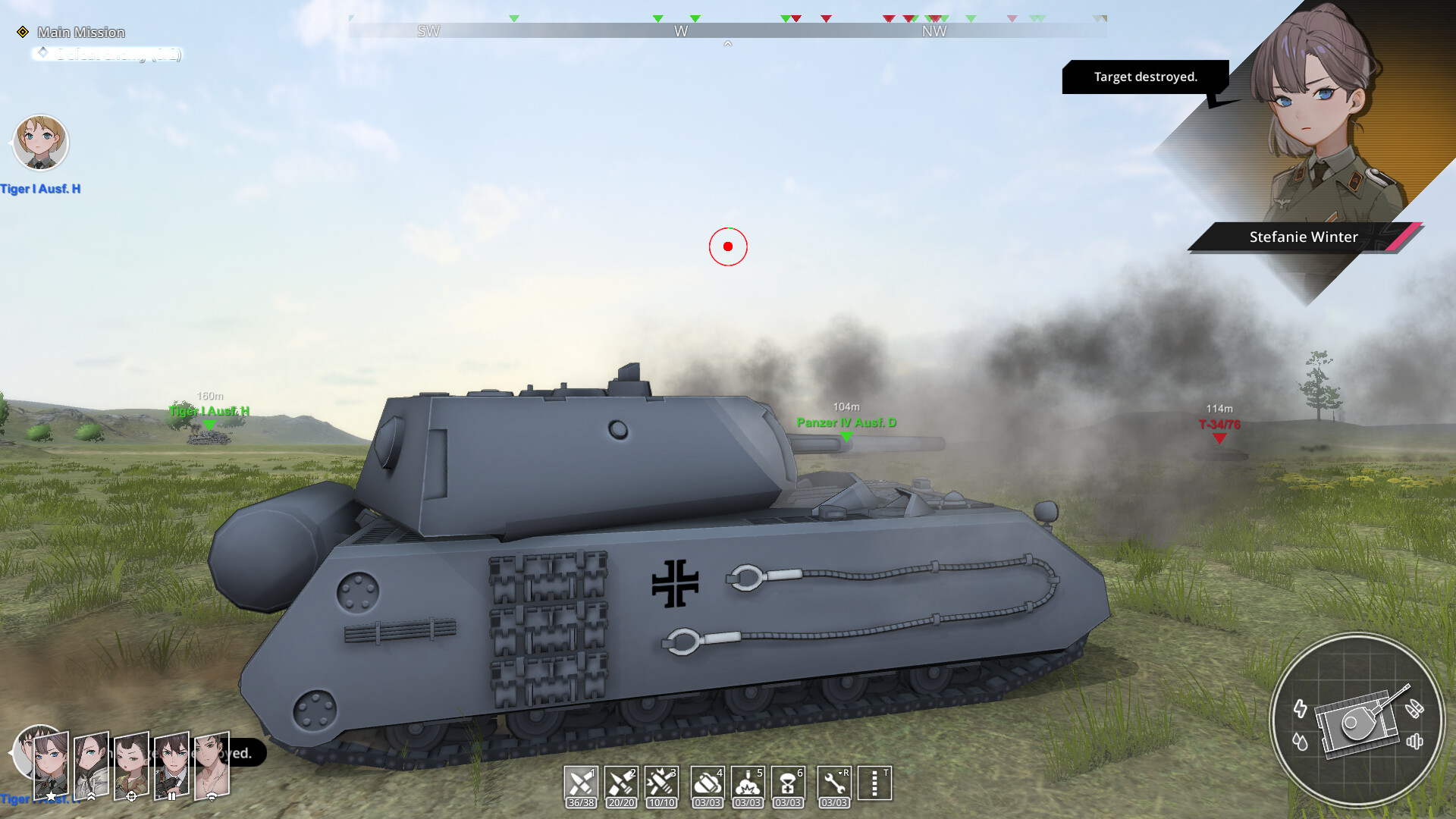
Task: Expand the chevron icon on second crew portrait
Action: [91, 798]
